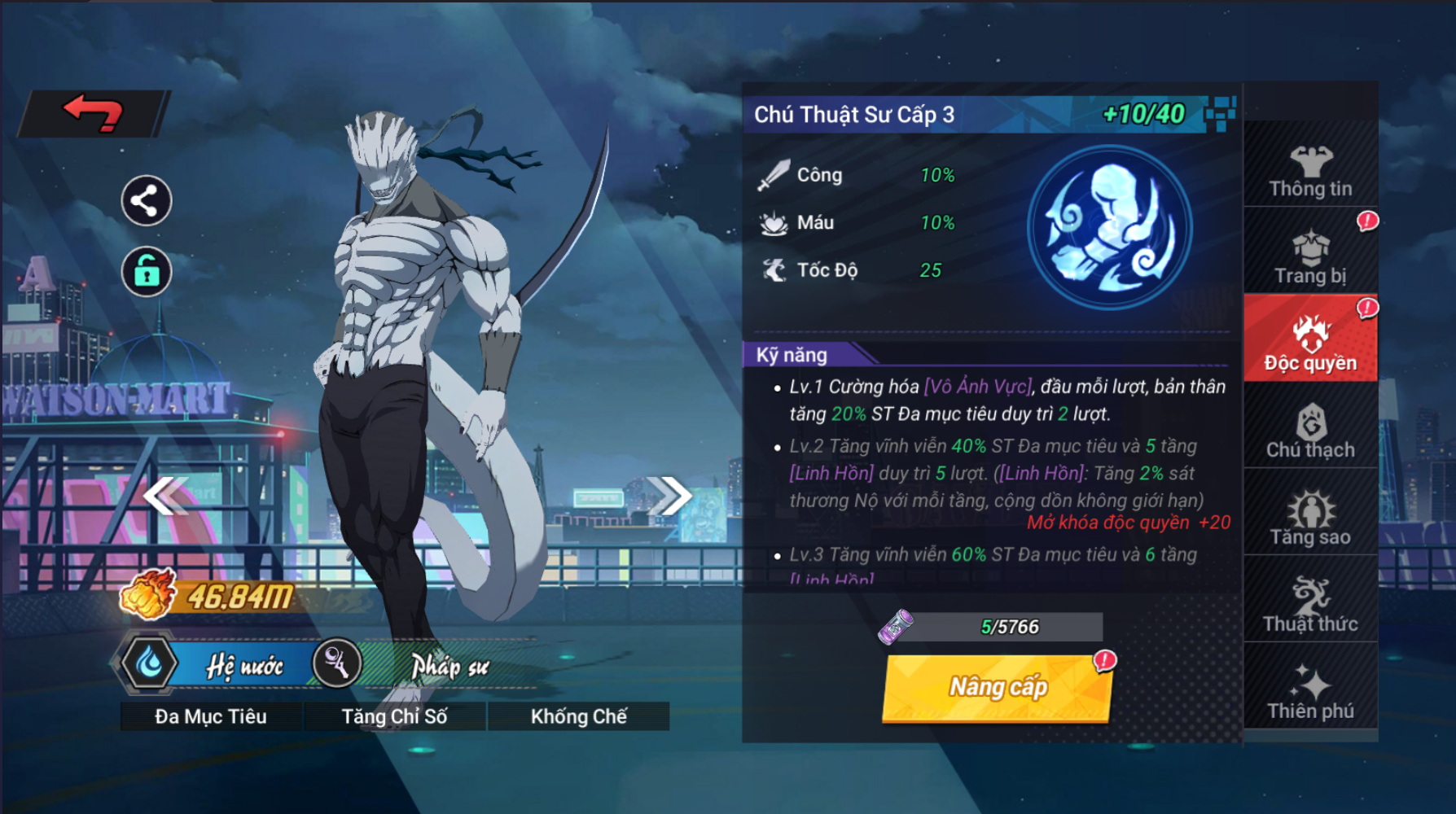Open the Thuật thức tab
Screen dimensions: 1456x814
(x=1310, y=605)
